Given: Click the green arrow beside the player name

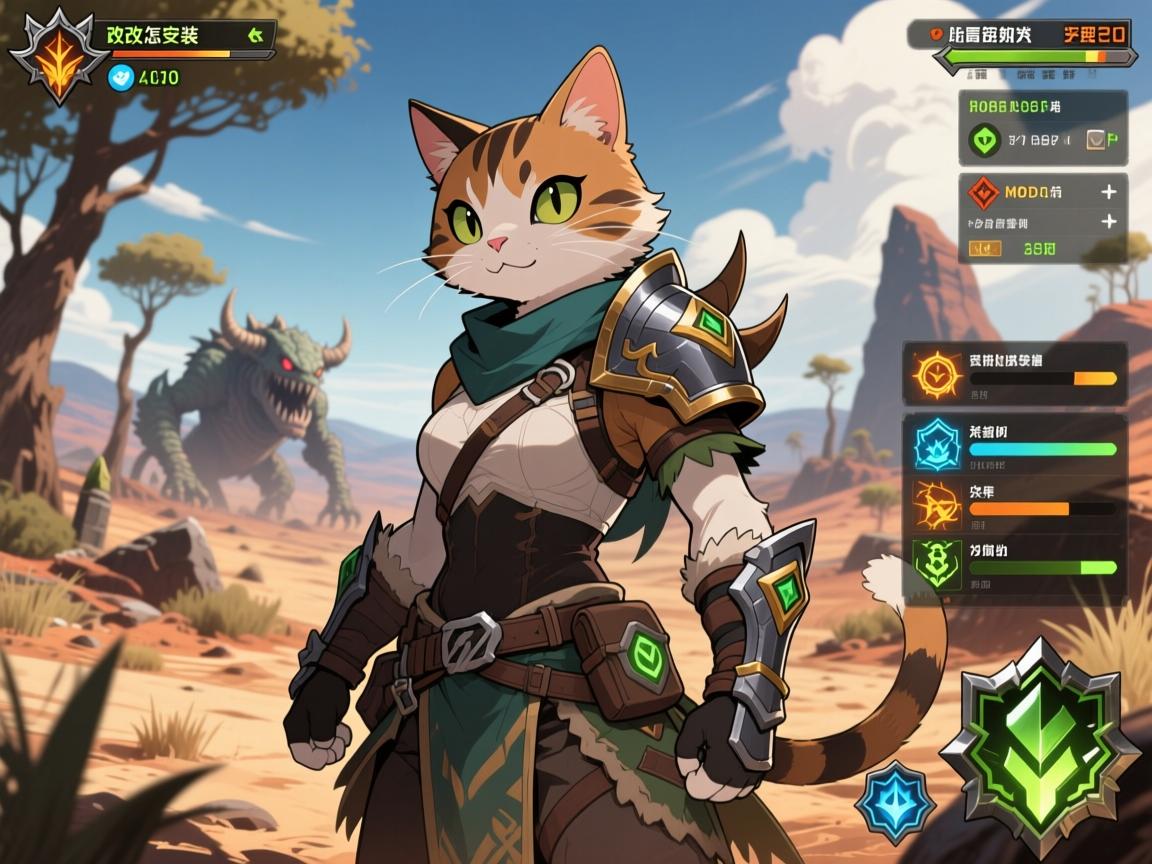Looking at the screenshot, I should pos(255,35).
